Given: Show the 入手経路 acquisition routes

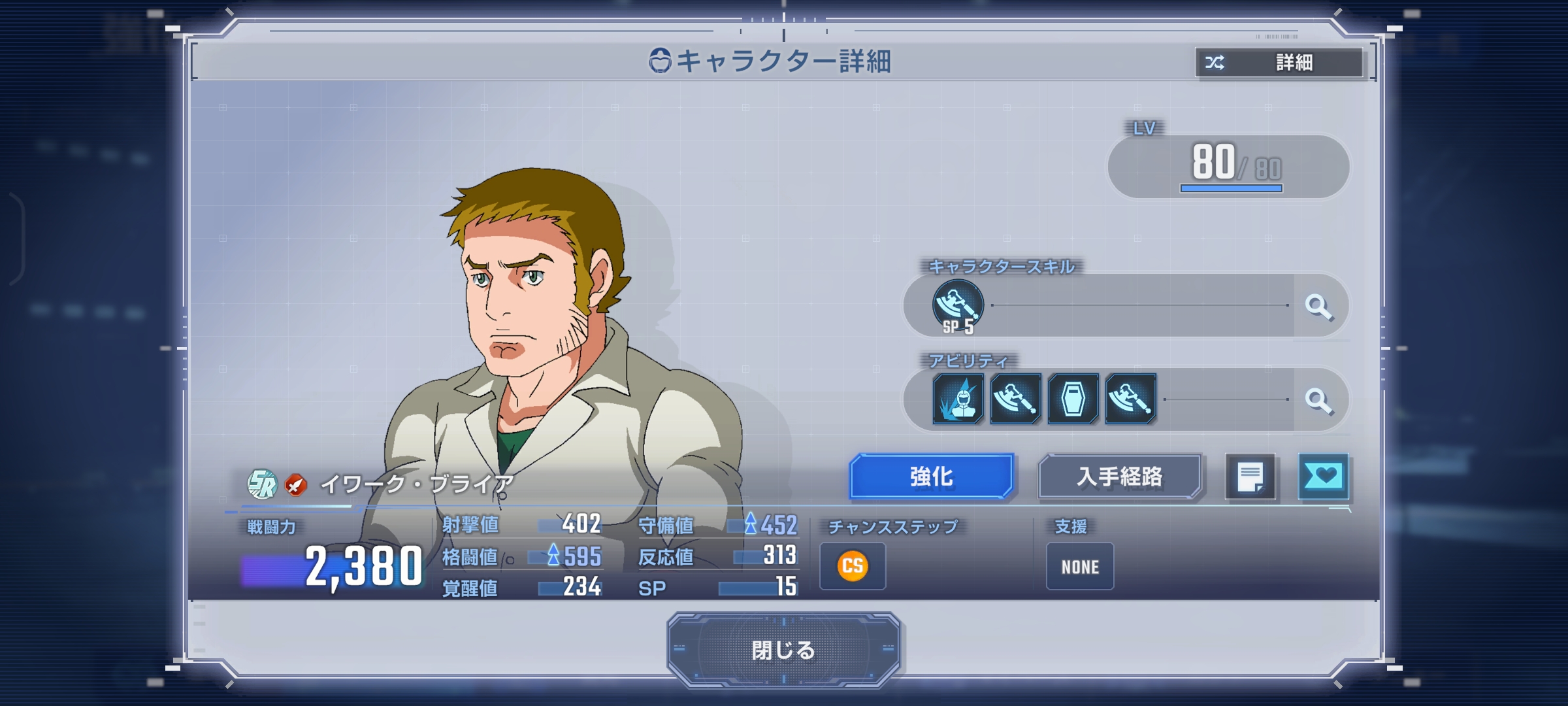Looking at the screenshot, I should (1119, 477).
